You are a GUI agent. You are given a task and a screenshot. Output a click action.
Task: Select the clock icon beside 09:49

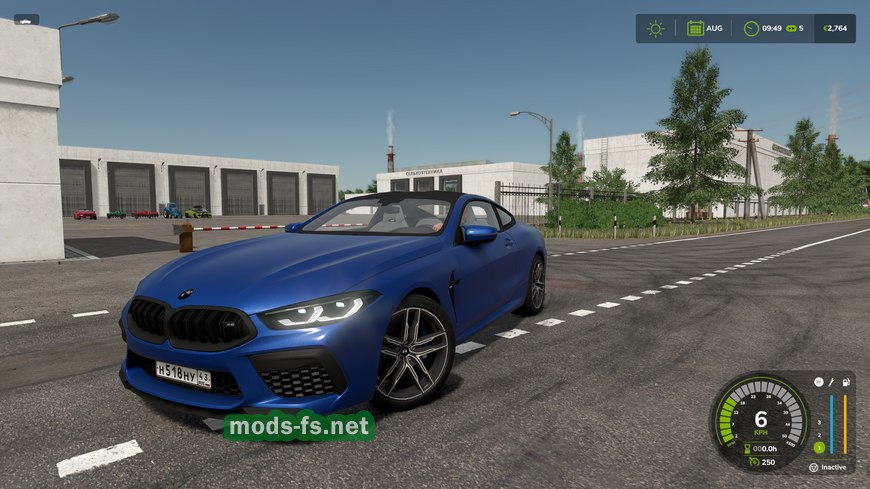click(x=751, y=28)
